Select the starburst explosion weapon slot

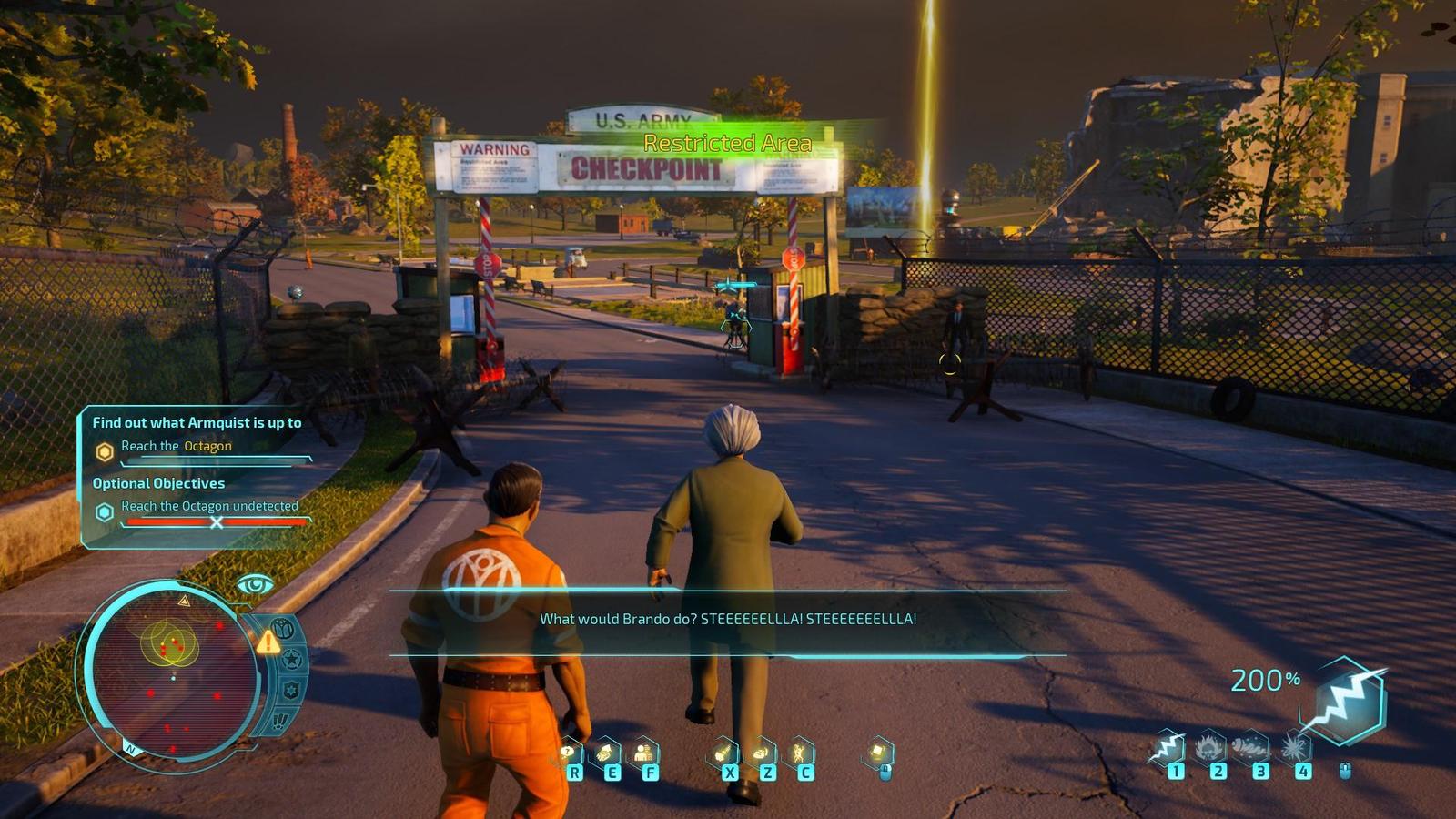click(1295, 749)
